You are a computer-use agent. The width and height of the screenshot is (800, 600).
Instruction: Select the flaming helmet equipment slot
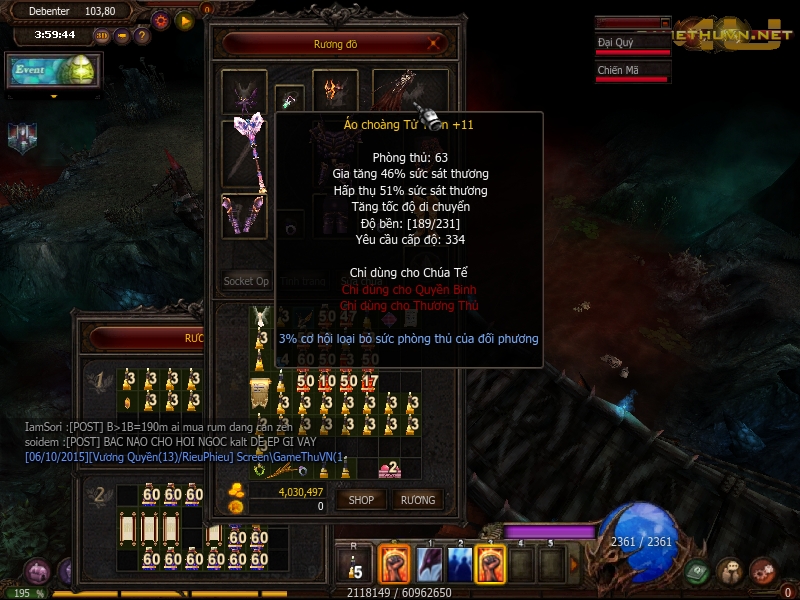tap(334, 91)
